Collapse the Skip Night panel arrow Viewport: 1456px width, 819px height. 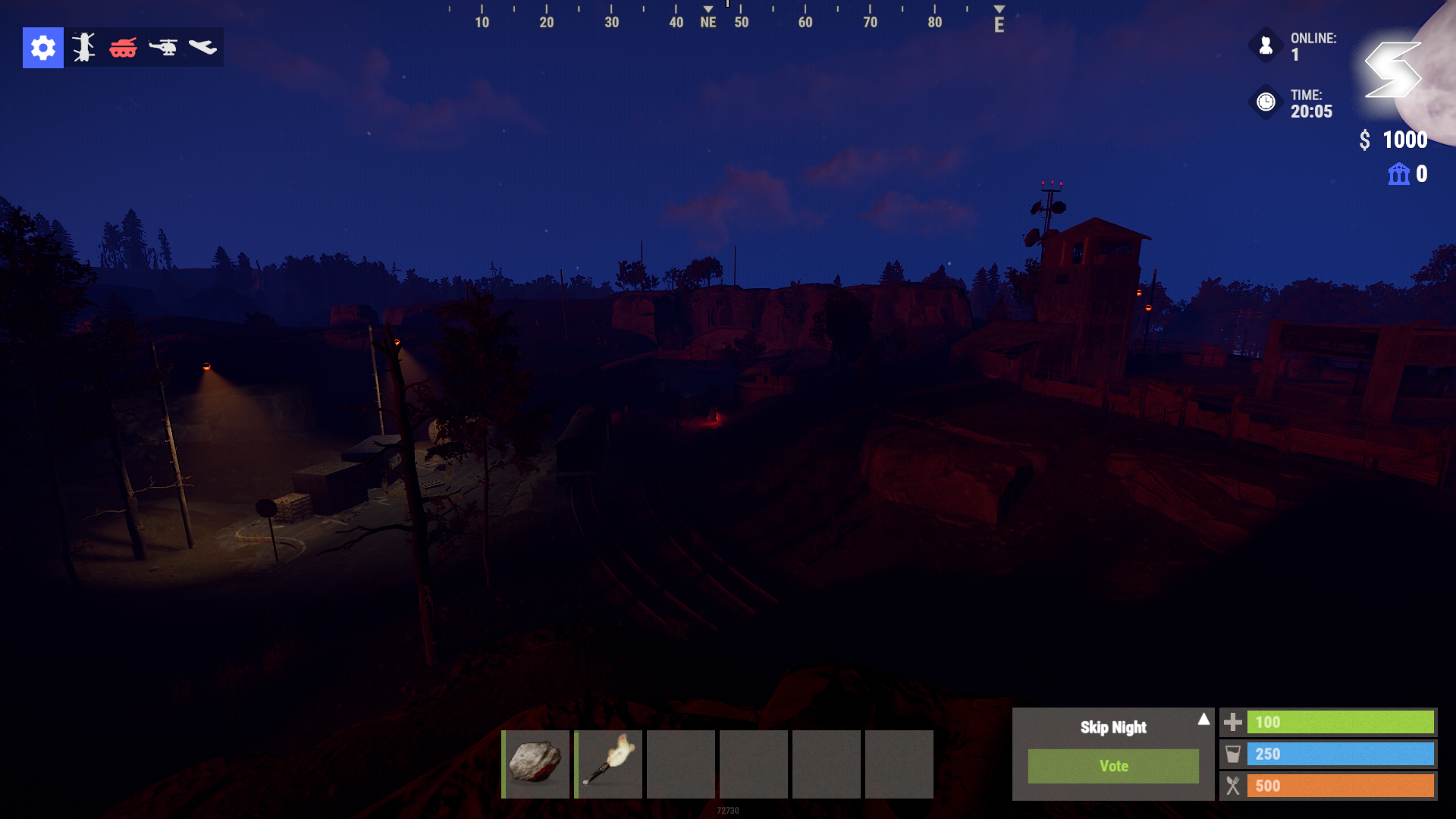(1203, 719)
